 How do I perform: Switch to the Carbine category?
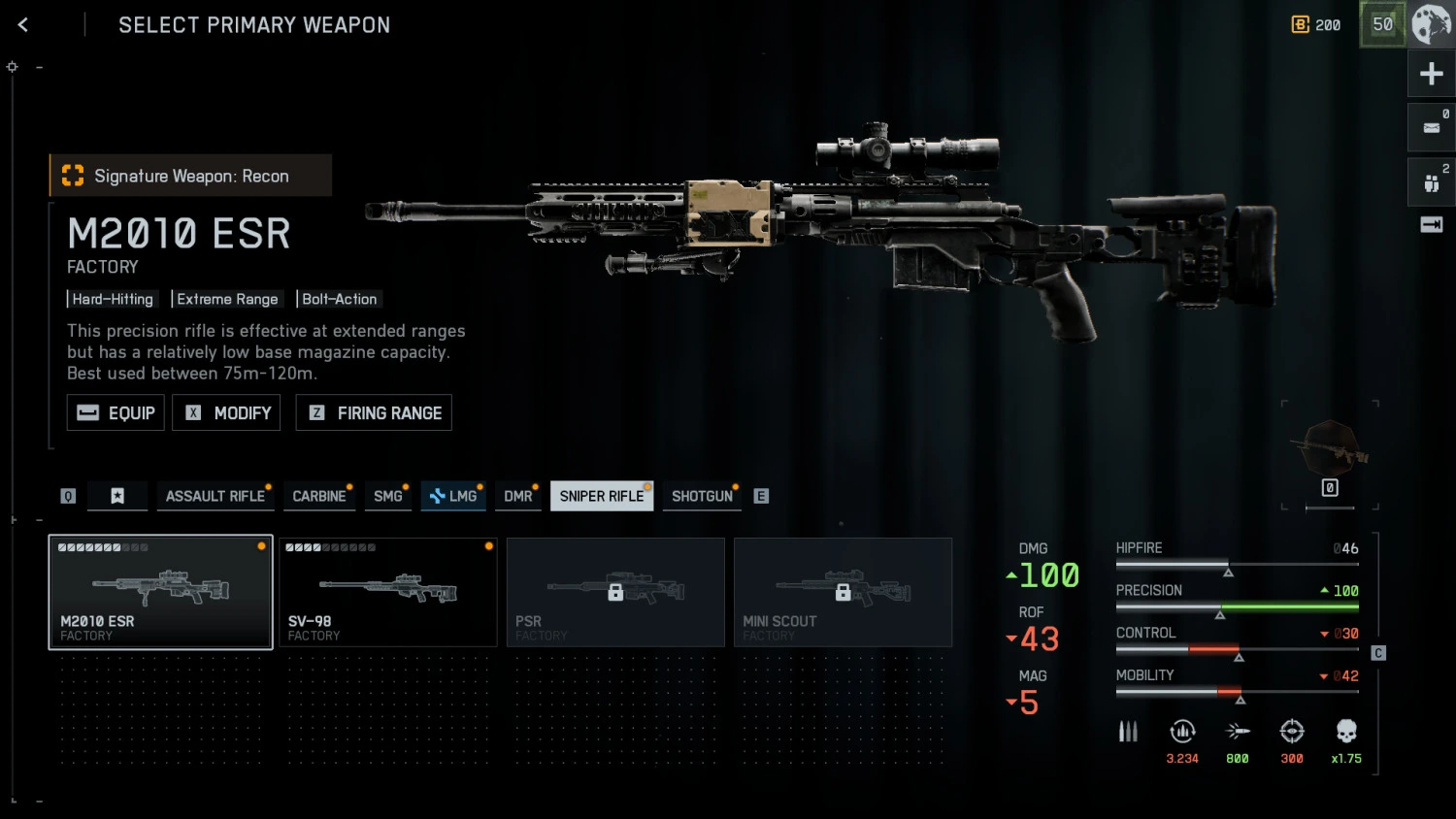coord(319,496)
